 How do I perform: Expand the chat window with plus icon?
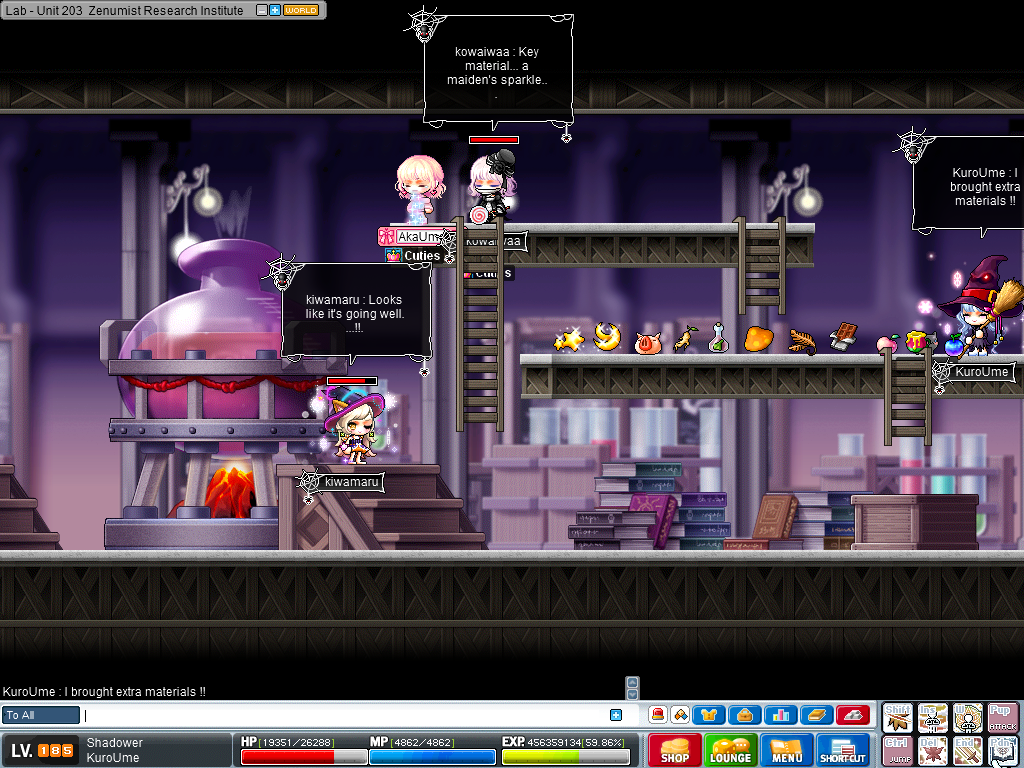616,715
